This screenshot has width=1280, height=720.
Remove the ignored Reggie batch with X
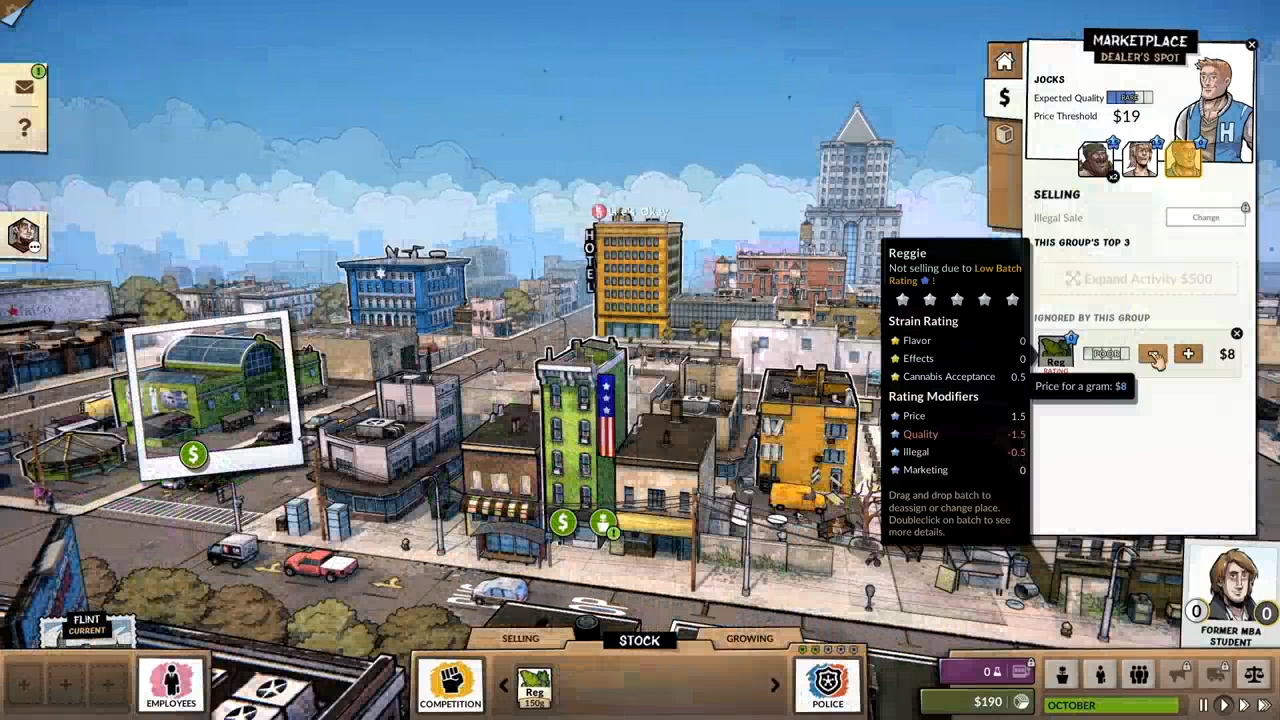click(1237, 334)
